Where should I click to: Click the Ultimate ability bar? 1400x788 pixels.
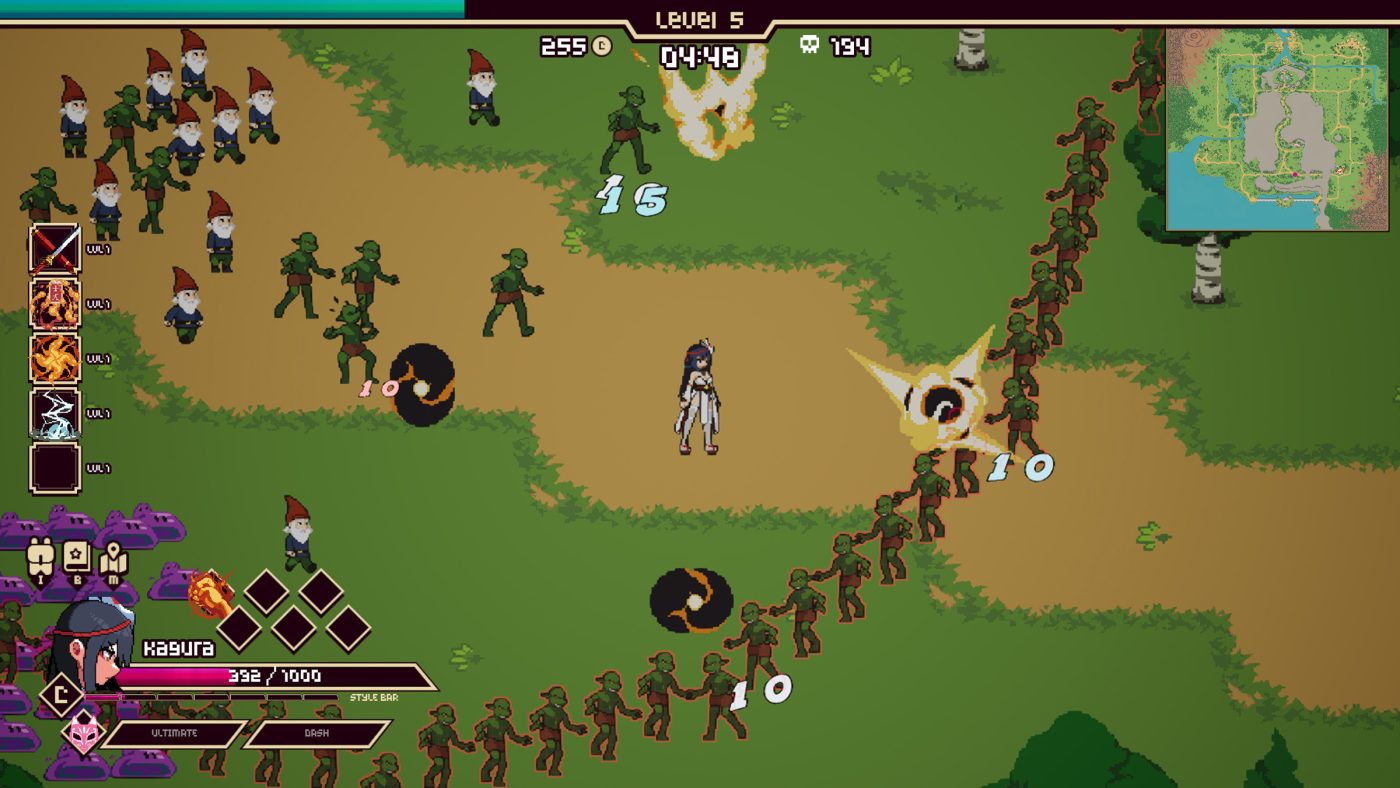[174, 734]
